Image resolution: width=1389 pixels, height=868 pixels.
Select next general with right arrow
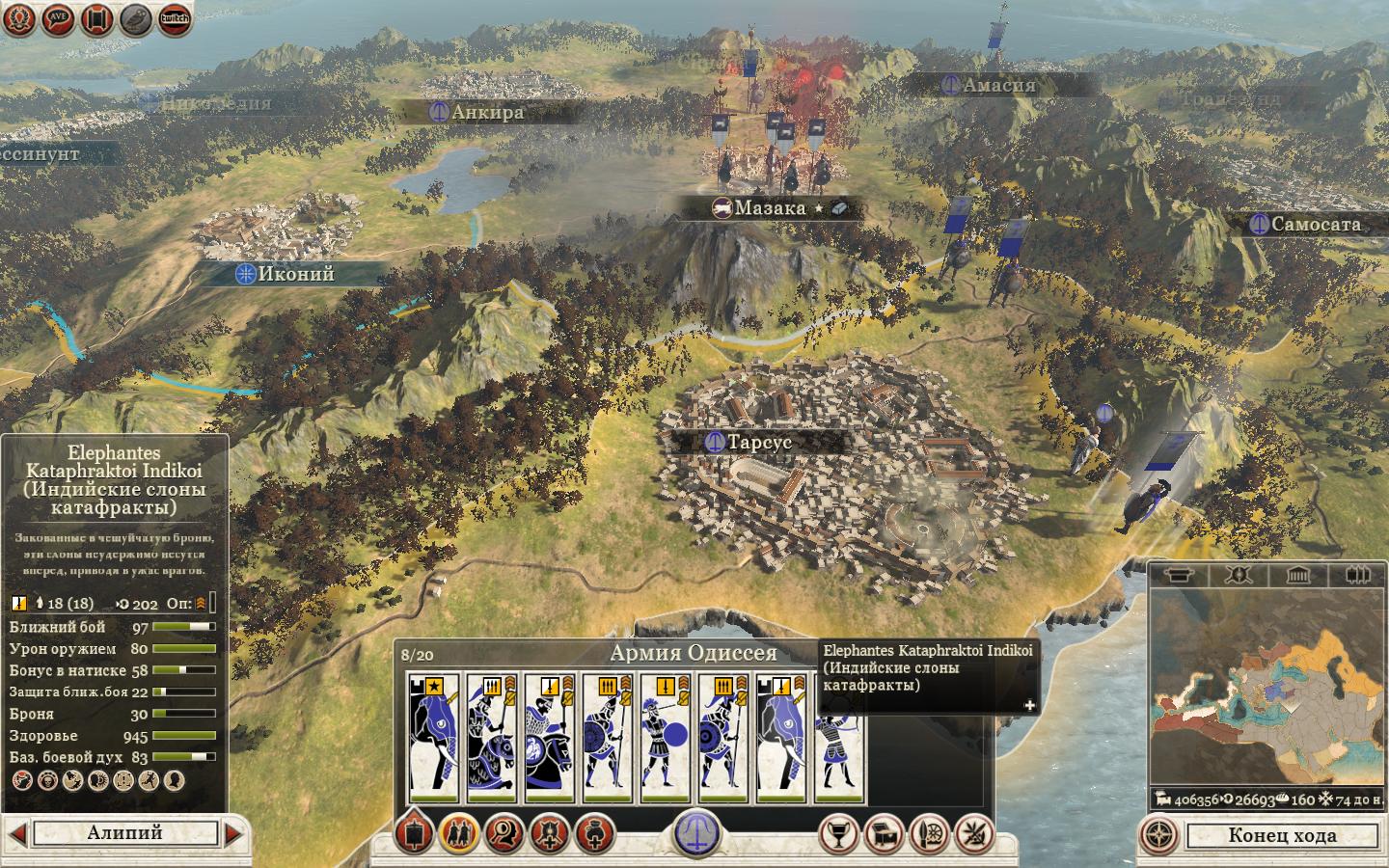pyautogui.click(x=234, y=833)
